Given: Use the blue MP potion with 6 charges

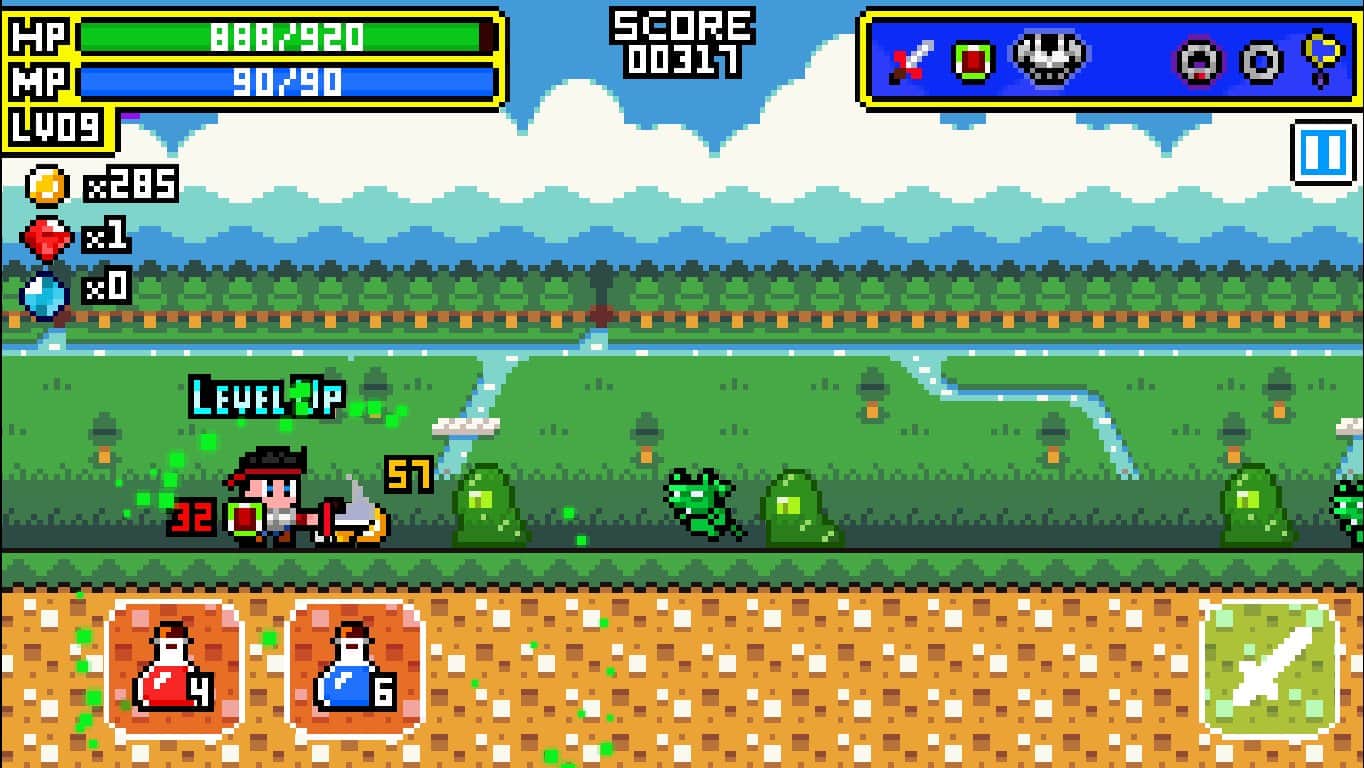Looking at the screenshot, I should click(355, 666).
